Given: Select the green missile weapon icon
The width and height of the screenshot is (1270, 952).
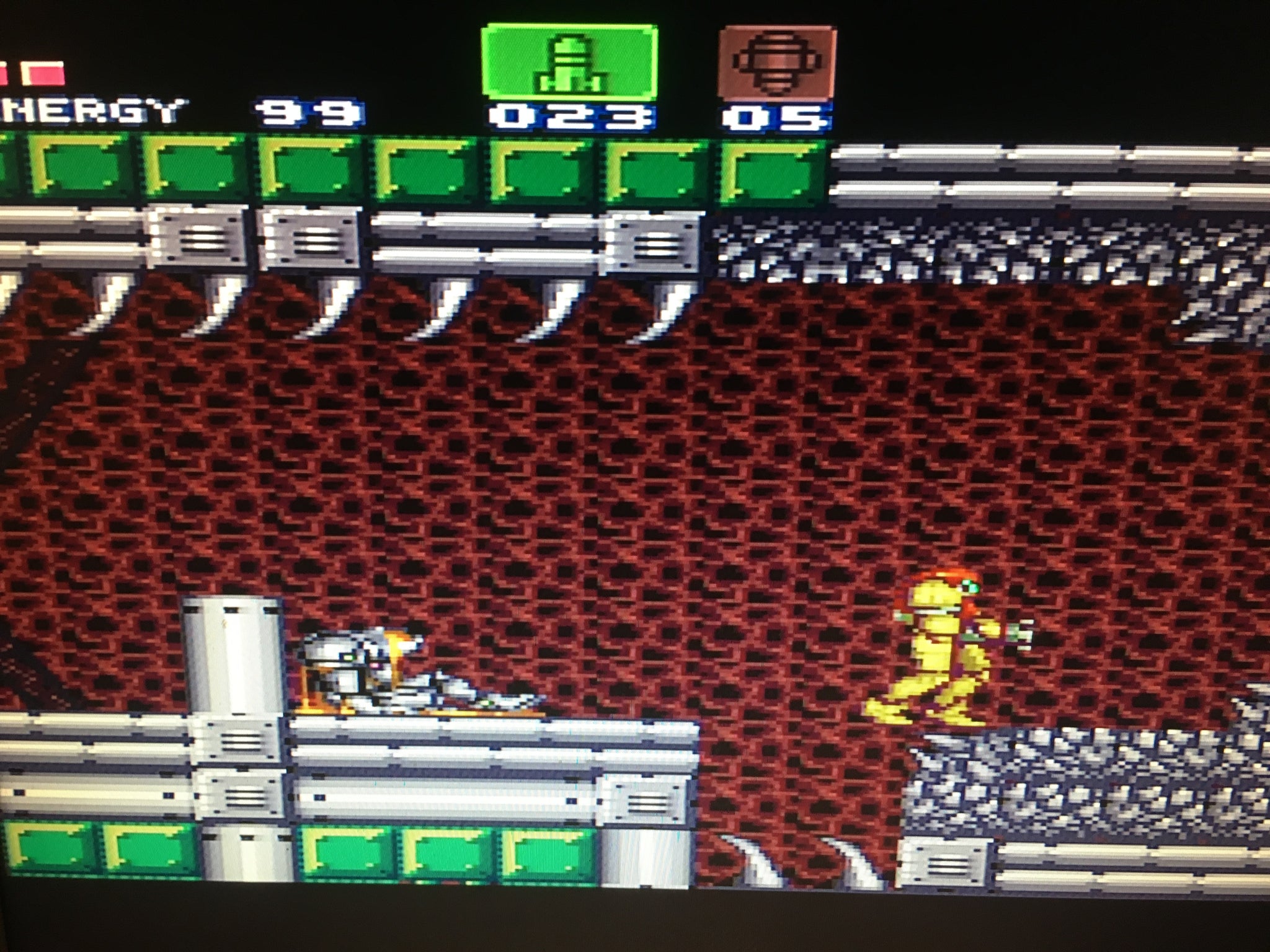Looking at the screenshot, I should [569, 63].
